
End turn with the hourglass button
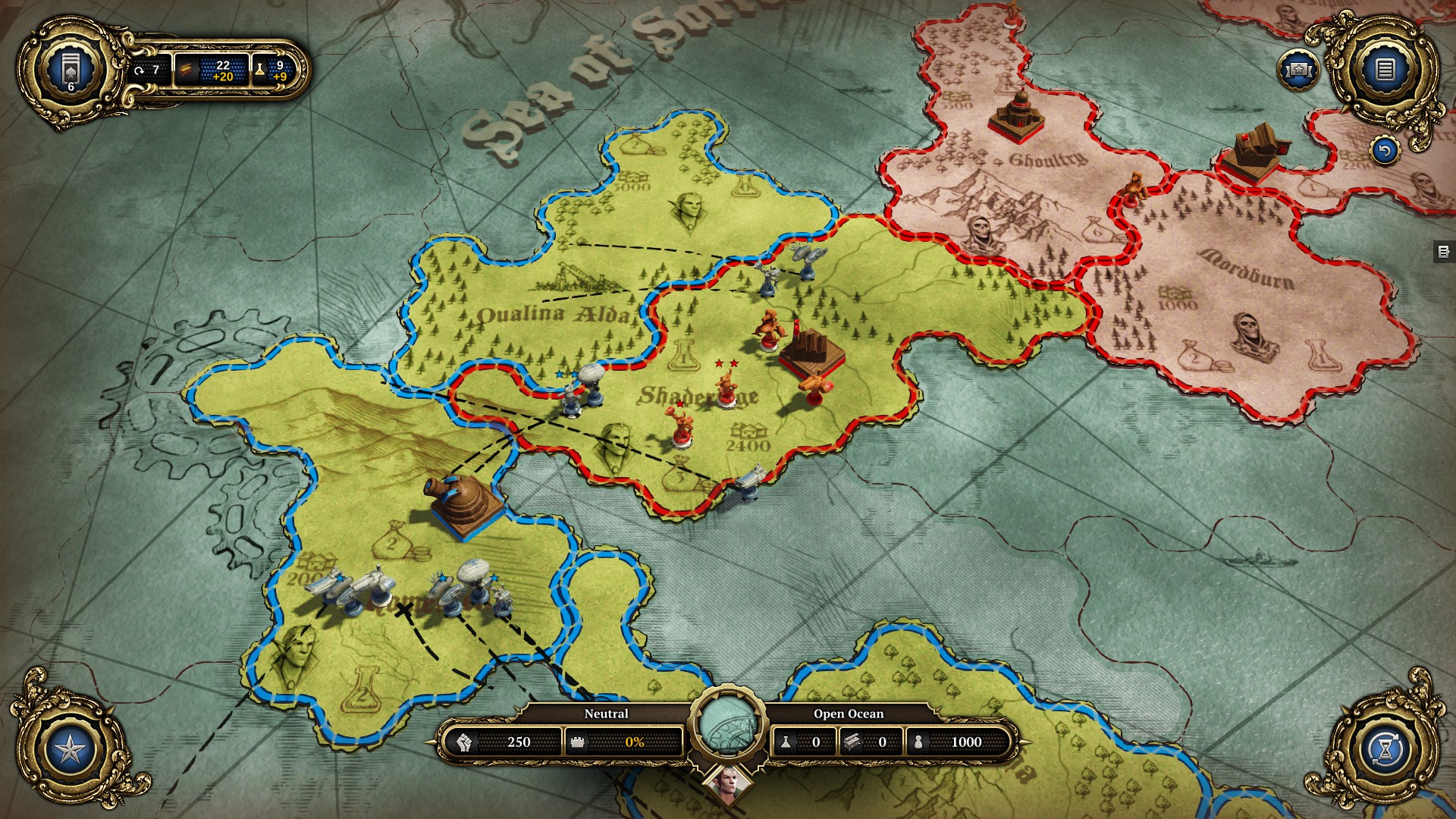(1385, 749)
